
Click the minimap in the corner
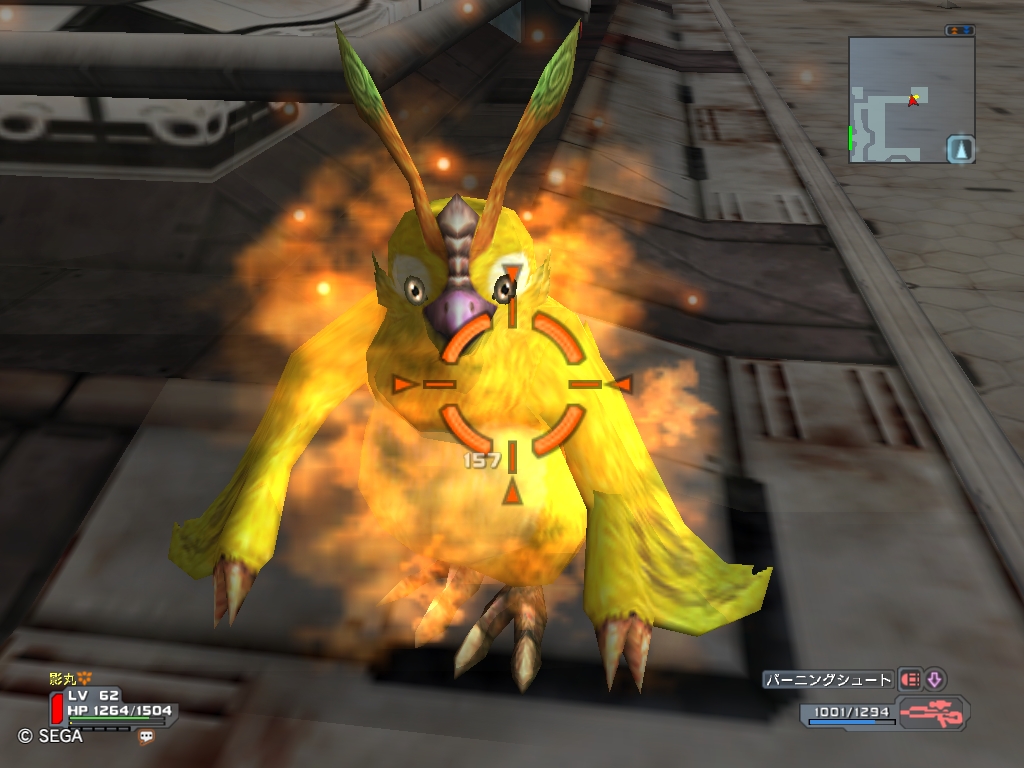coord(900,100)
